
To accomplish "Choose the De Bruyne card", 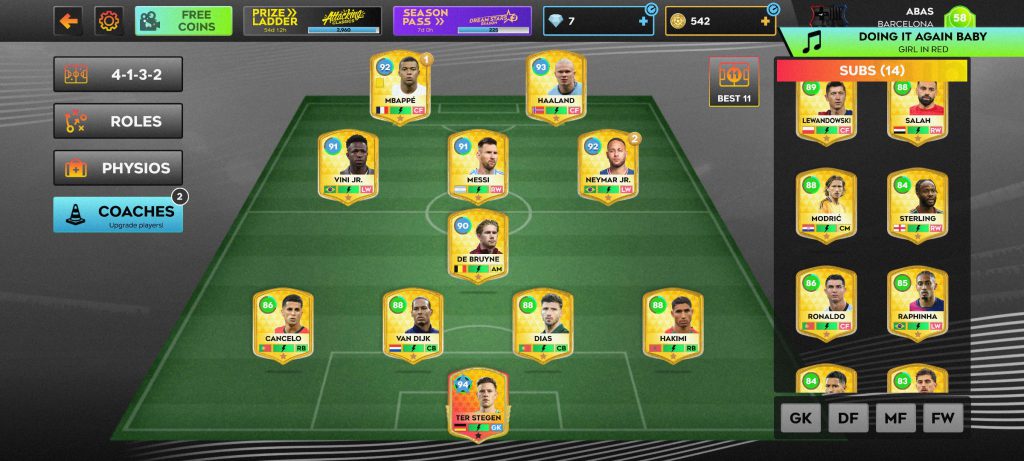I will point(477,245).
